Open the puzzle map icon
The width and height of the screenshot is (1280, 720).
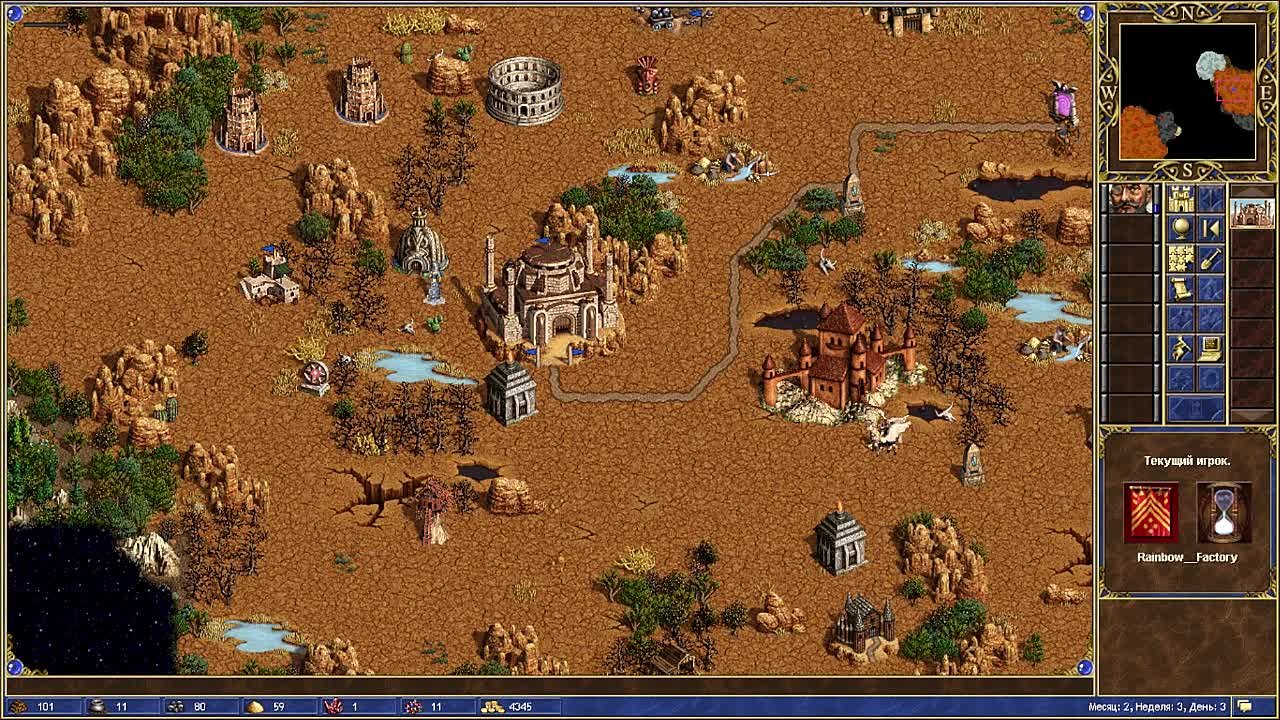point(1180,258)
